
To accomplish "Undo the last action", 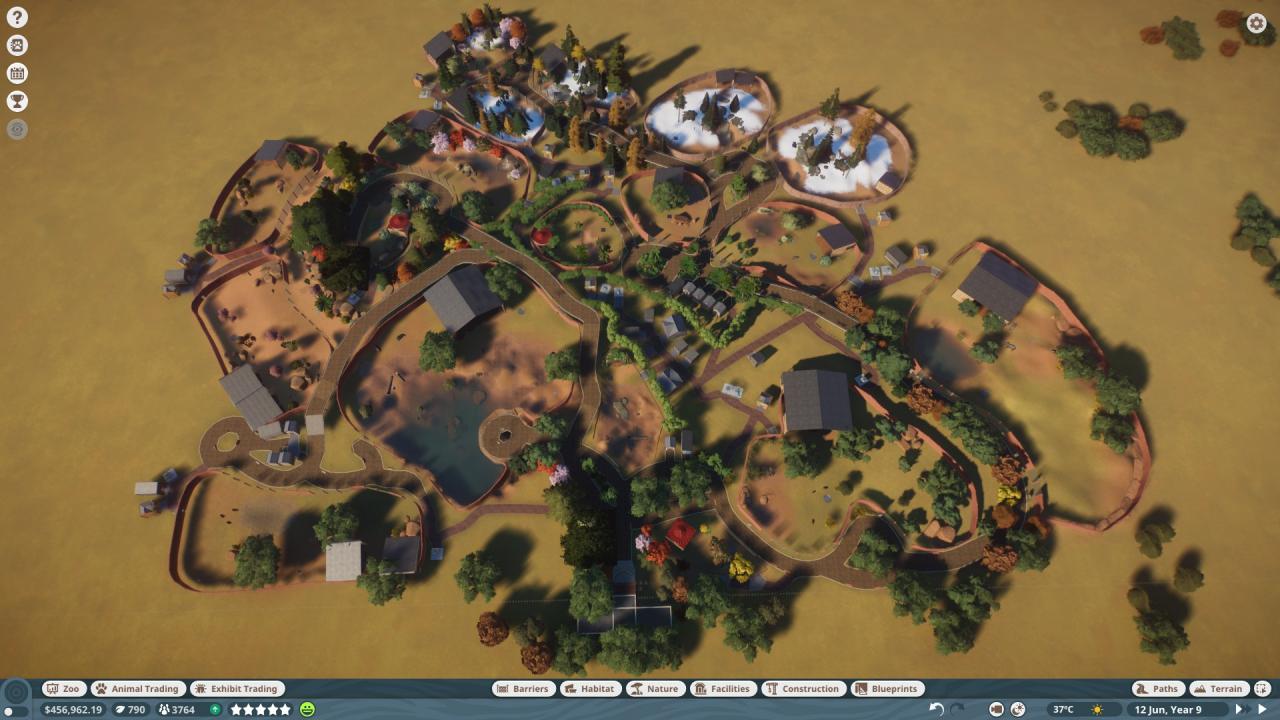I will pyautogui.click(x=936, y=709).
